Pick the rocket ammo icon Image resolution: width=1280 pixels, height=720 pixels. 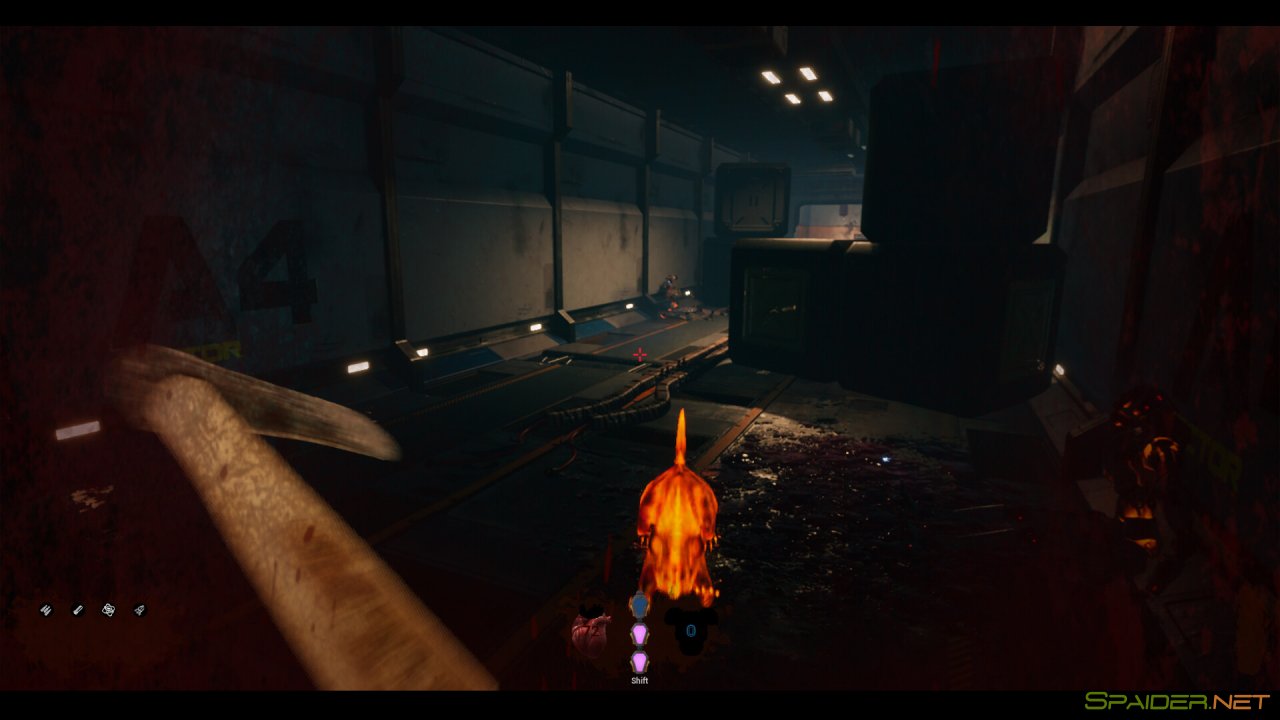pos(140,610)
